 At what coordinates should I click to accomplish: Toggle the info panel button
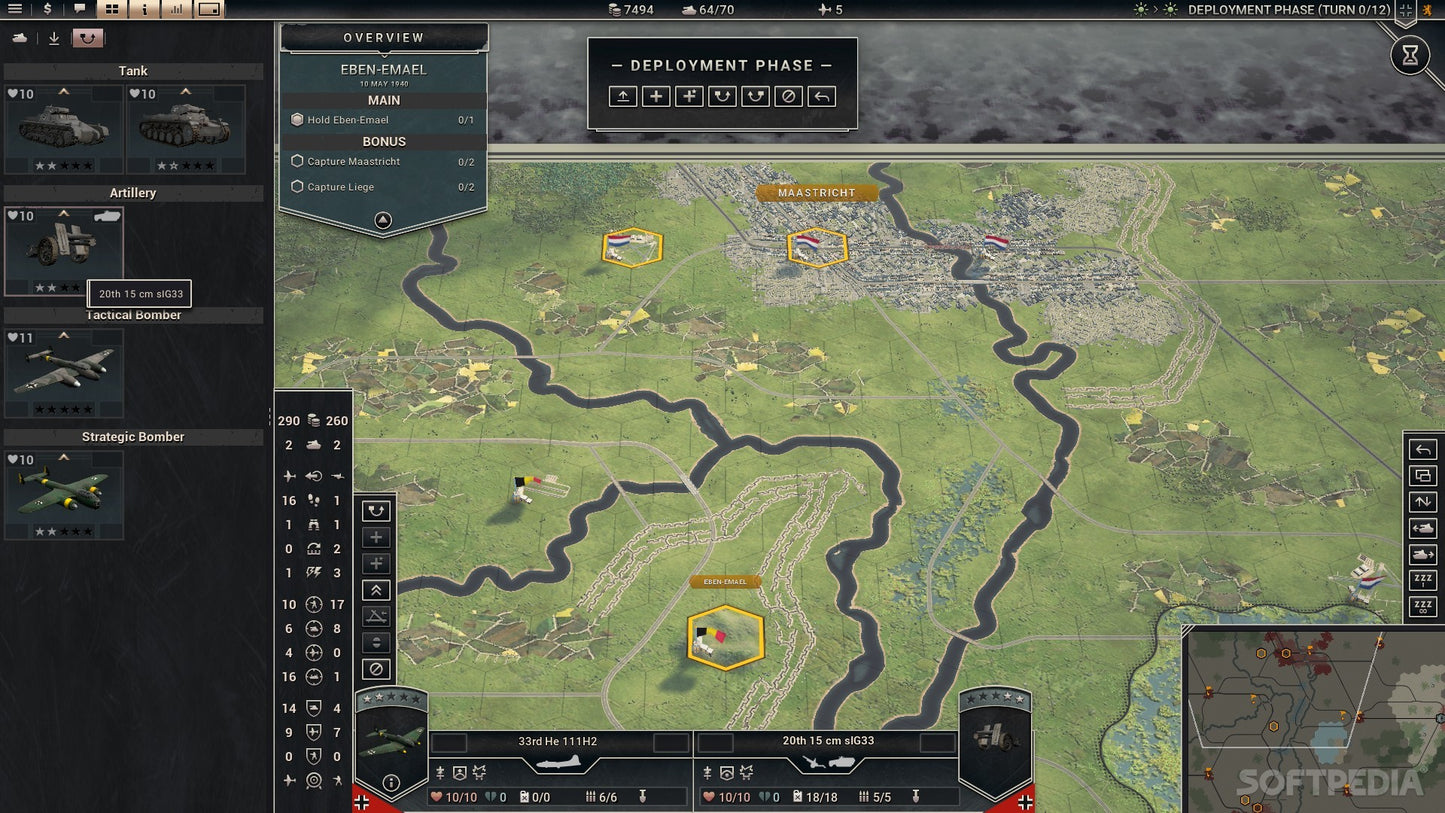coord(144,10)
